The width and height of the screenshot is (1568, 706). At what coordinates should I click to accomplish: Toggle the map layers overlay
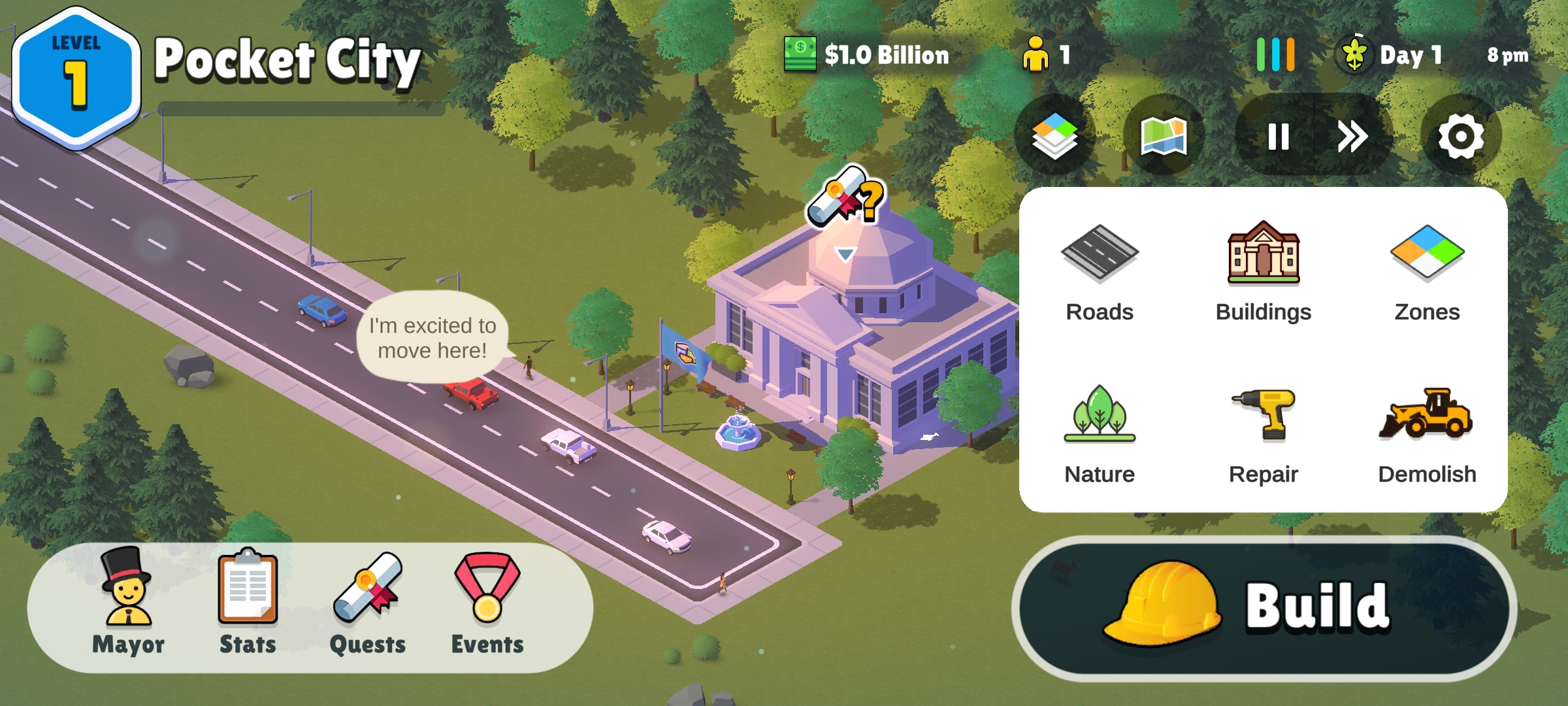pyautogui.click(x=1054, y=136)
